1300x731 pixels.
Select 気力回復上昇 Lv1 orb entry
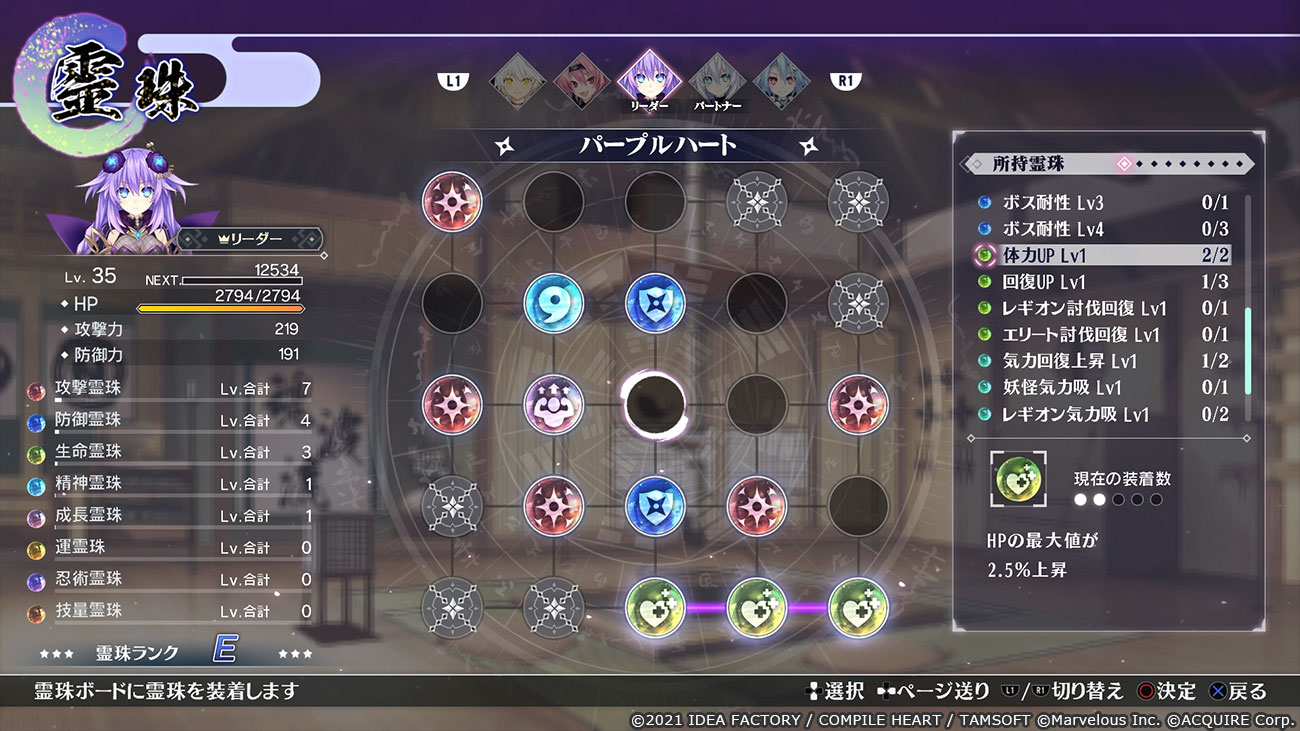point(1100,361)
